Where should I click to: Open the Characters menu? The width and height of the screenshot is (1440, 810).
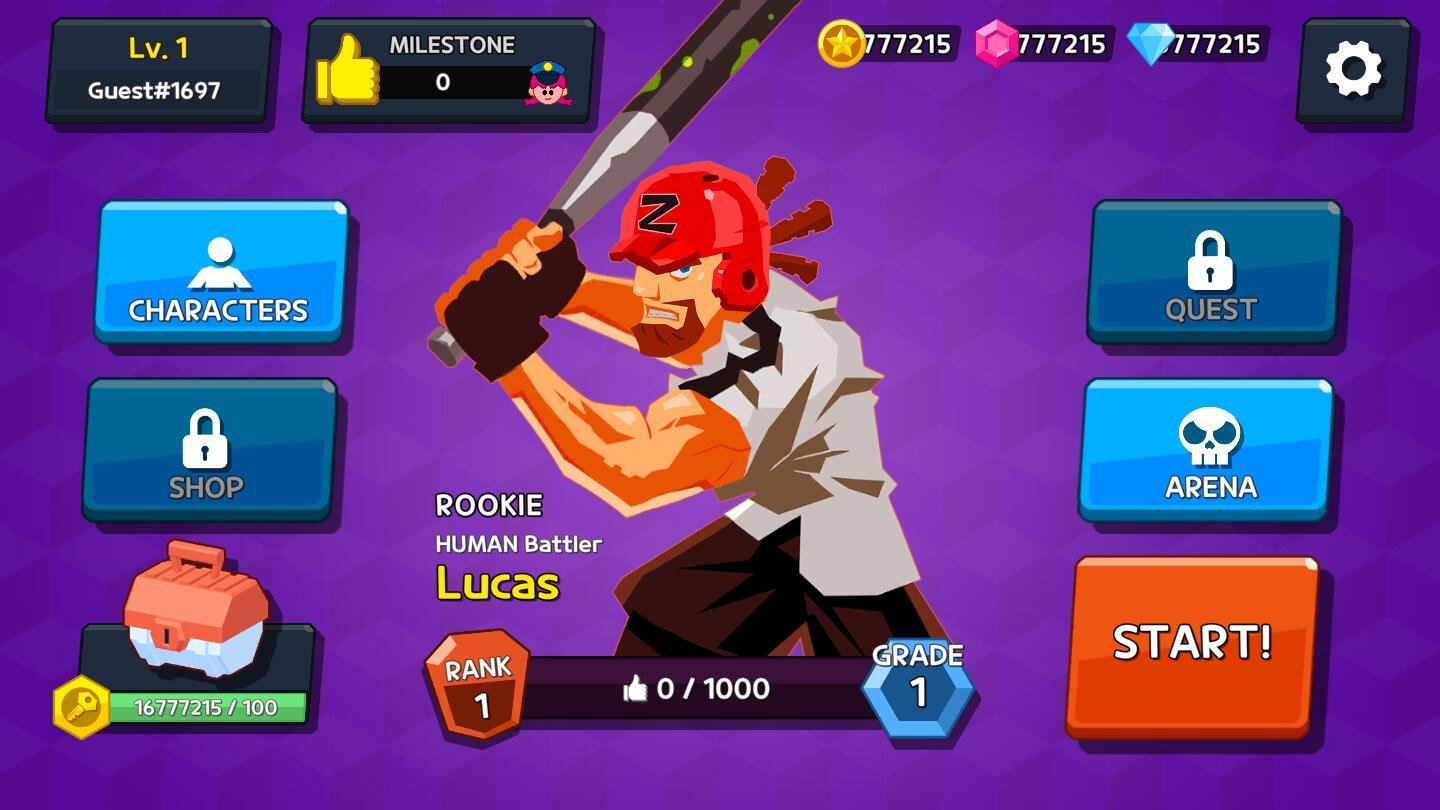(221, 272)
